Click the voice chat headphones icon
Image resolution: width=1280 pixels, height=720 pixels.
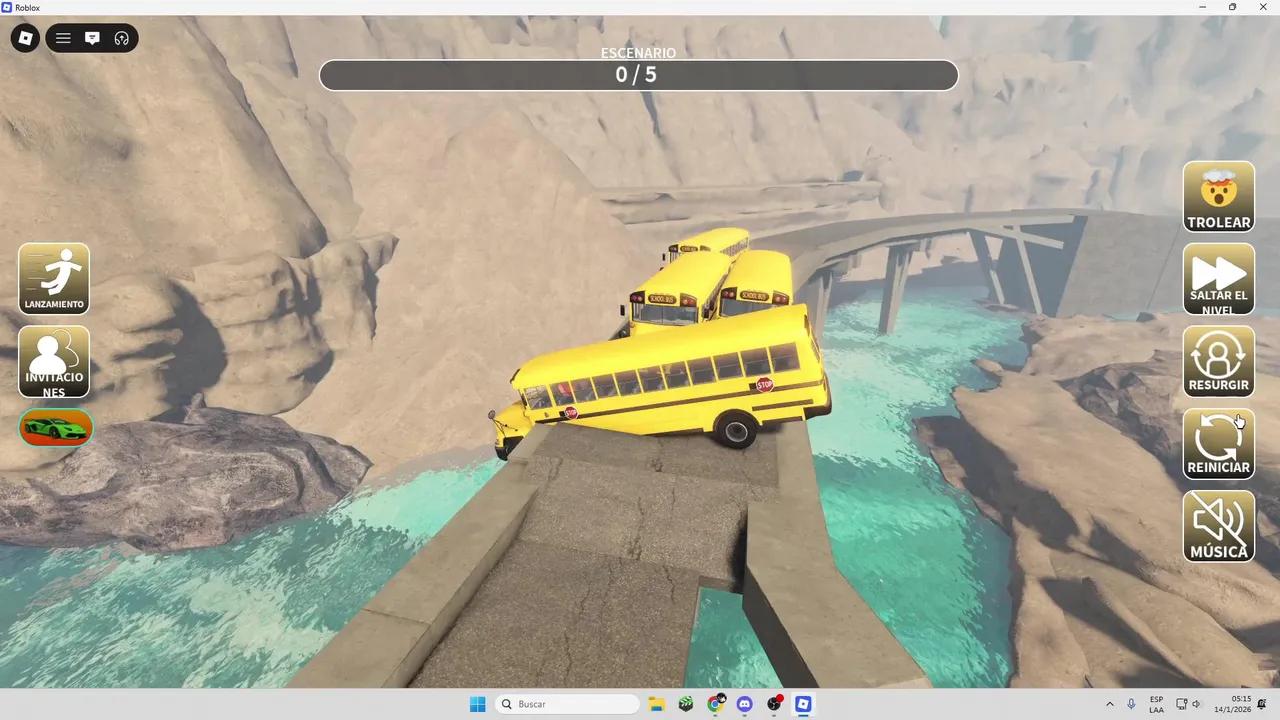pos(121,38)
